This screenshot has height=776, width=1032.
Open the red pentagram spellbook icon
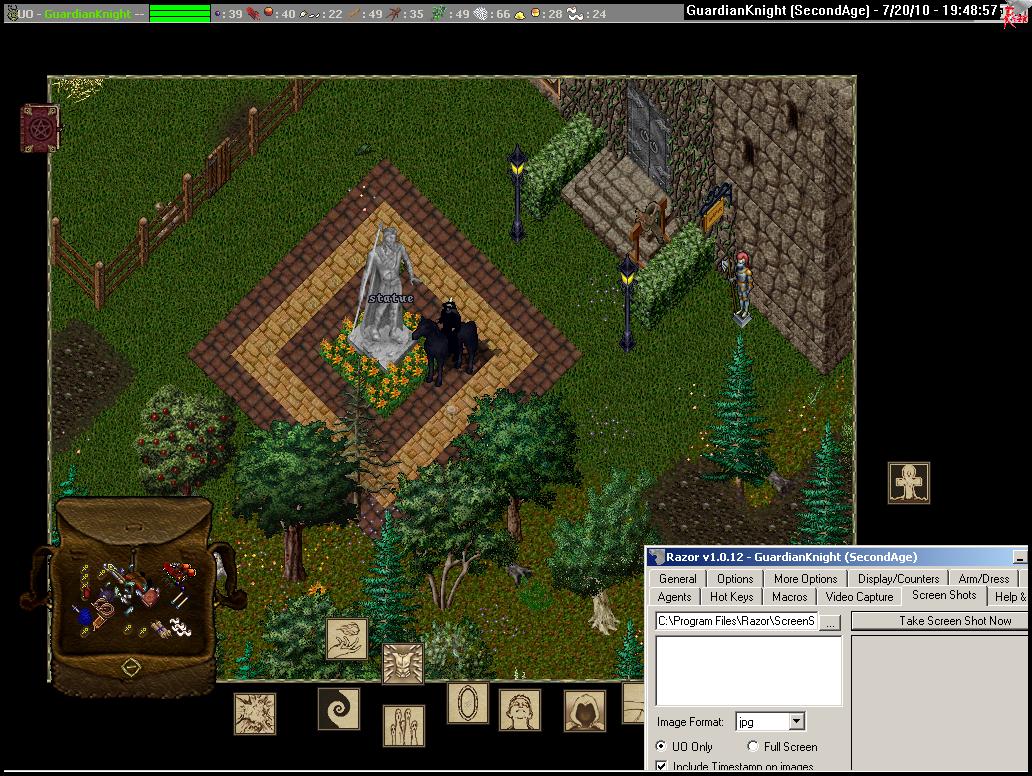pos(40,128)
